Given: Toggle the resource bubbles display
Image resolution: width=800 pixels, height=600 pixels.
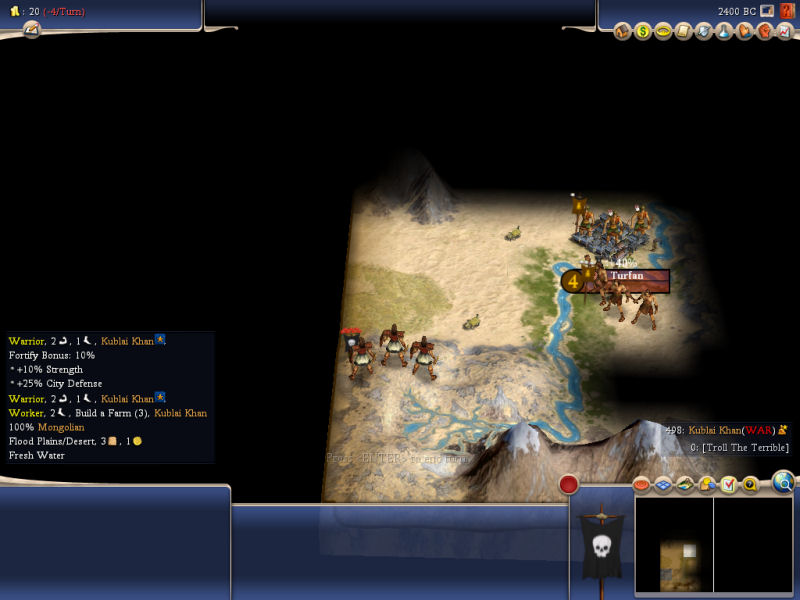Looking at the screenshot, I should pyautogui.click(x=685, y=484).
